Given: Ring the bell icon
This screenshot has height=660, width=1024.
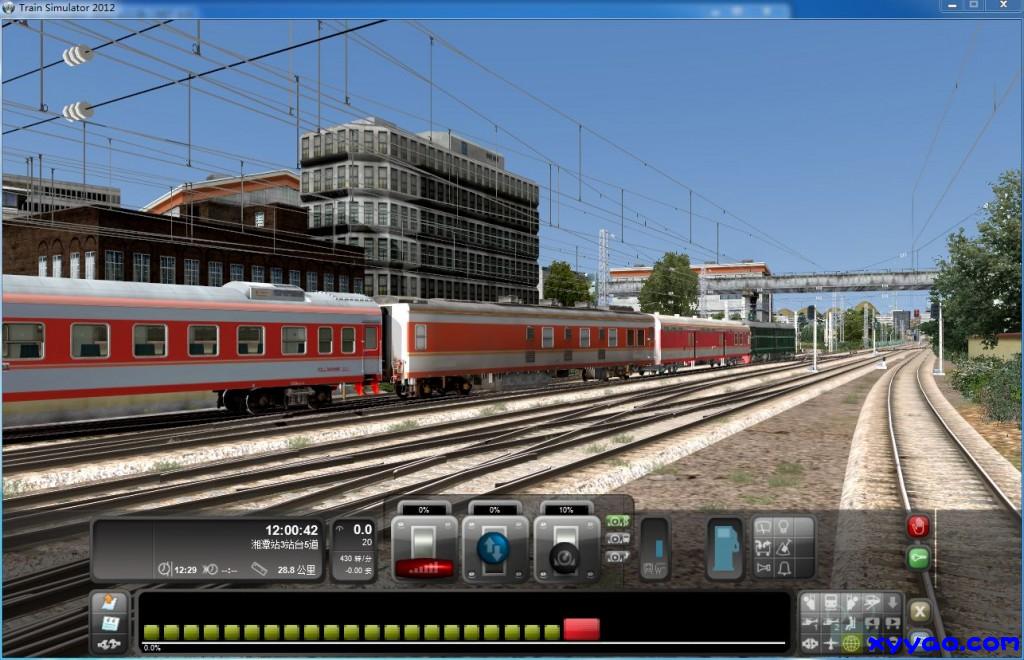Looking at the screenshot, I should point(785,568).
